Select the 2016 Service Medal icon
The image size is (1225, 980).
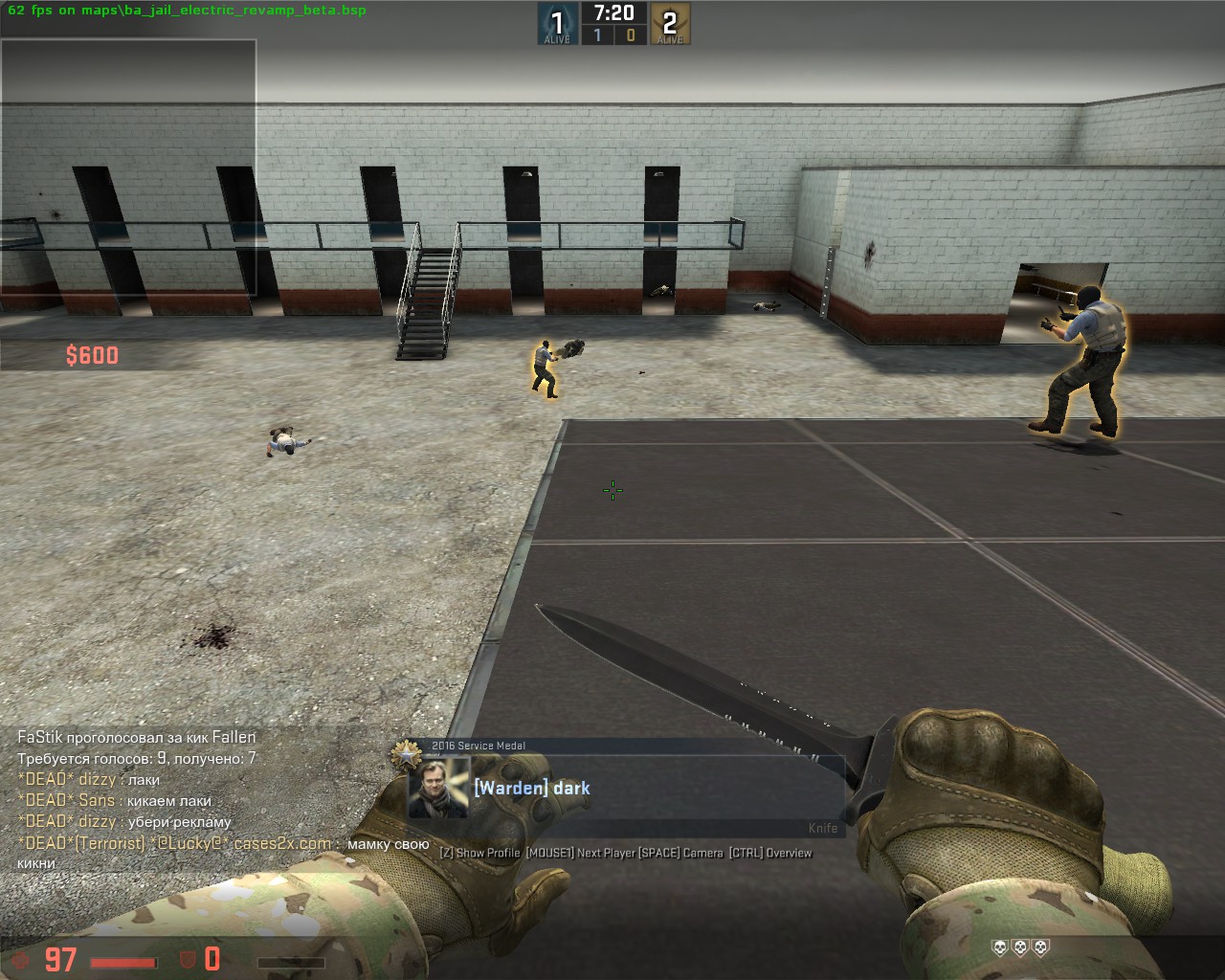click(x=408, y=753)
